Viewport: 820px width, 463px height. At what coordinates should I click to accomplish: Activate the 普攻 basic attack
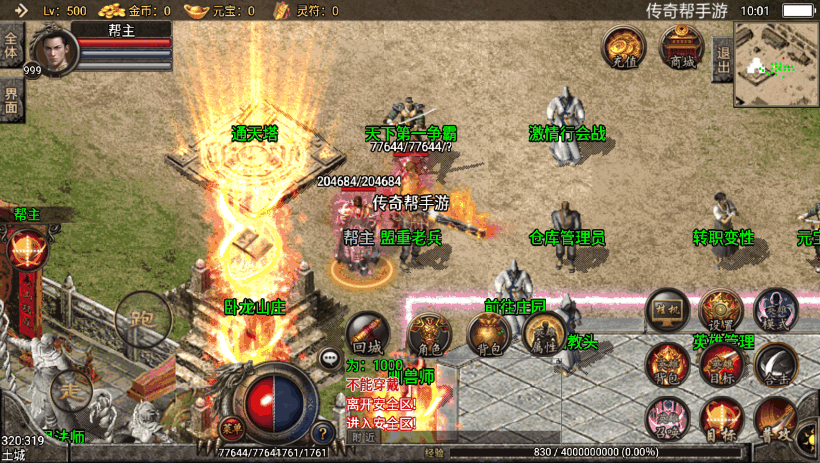775,418
